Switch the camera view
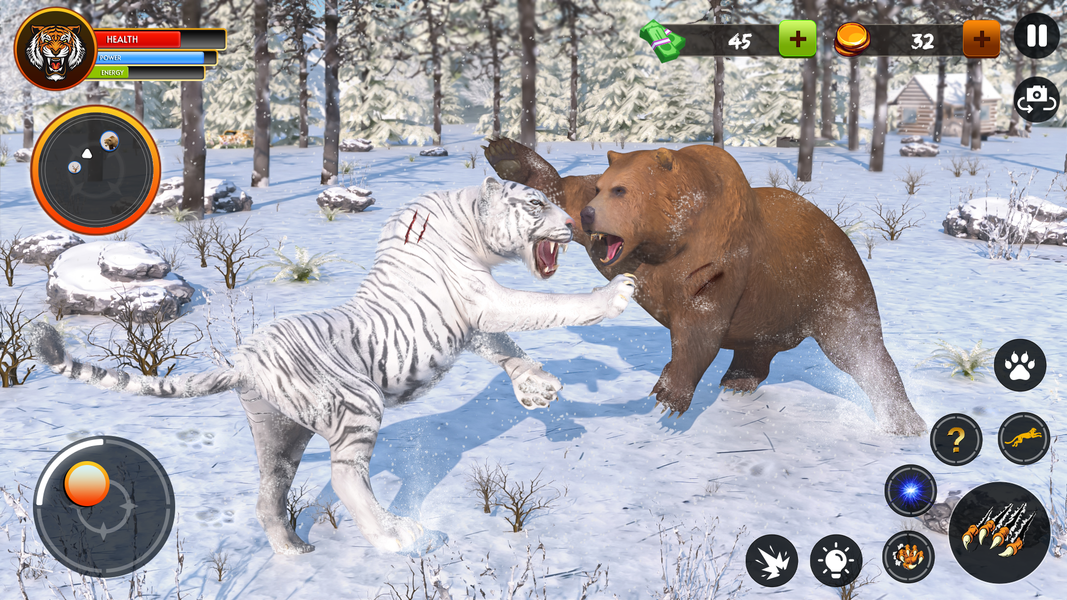This screenshot has height=600, width=1067. tap(1036, 100)
